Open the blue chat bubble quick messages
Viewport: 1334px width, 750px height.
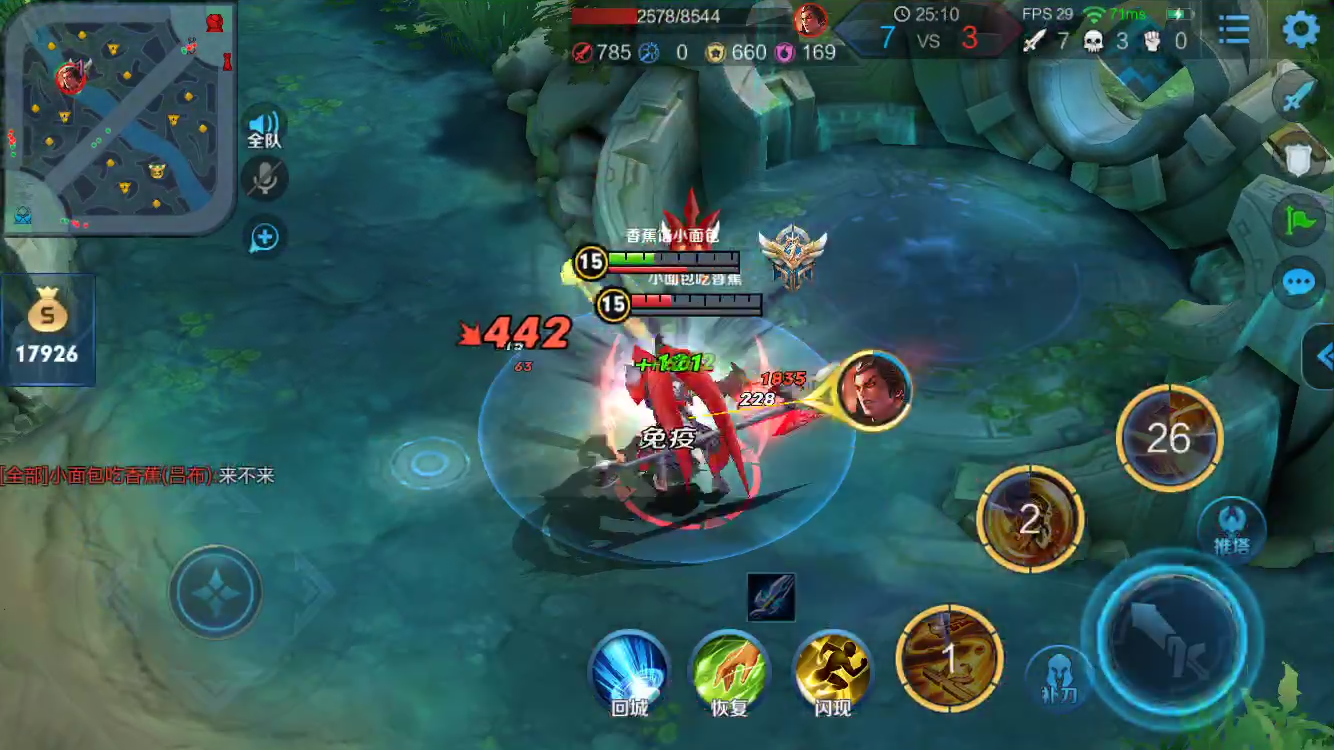pos(1298,282)
